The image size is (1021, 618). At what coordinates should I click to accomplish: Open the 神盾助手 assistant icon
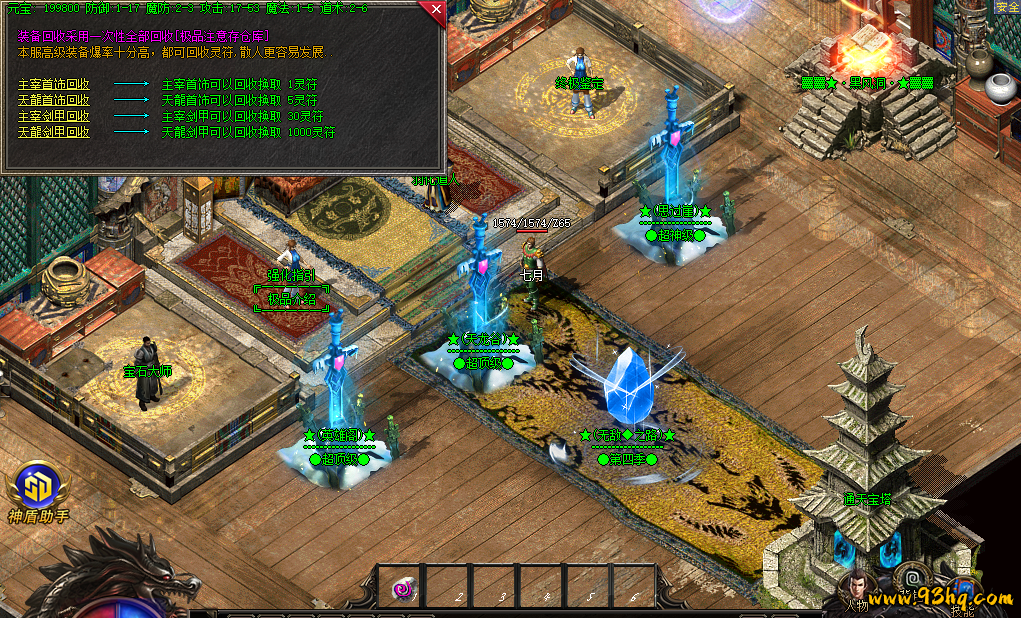pos(38,489)
